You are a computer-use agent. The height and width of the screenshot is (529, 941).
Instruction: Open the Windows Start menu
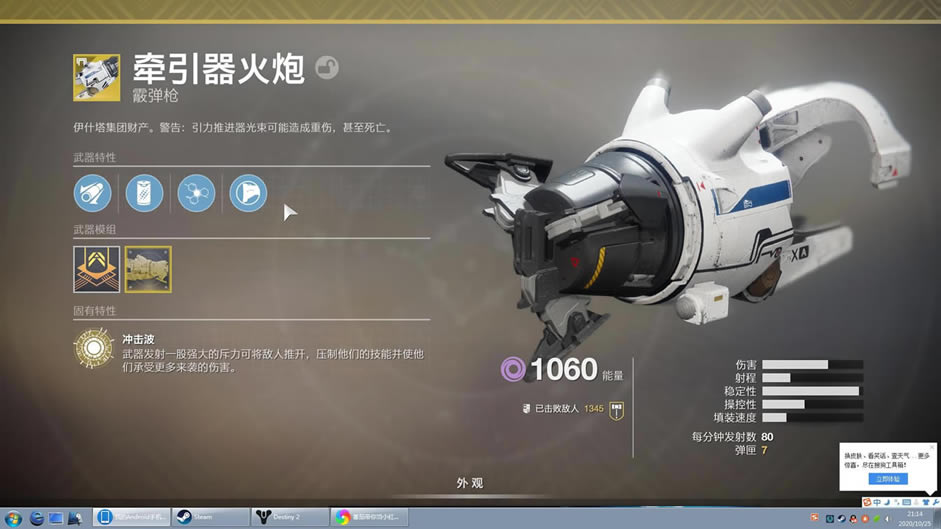pos(13,517)
